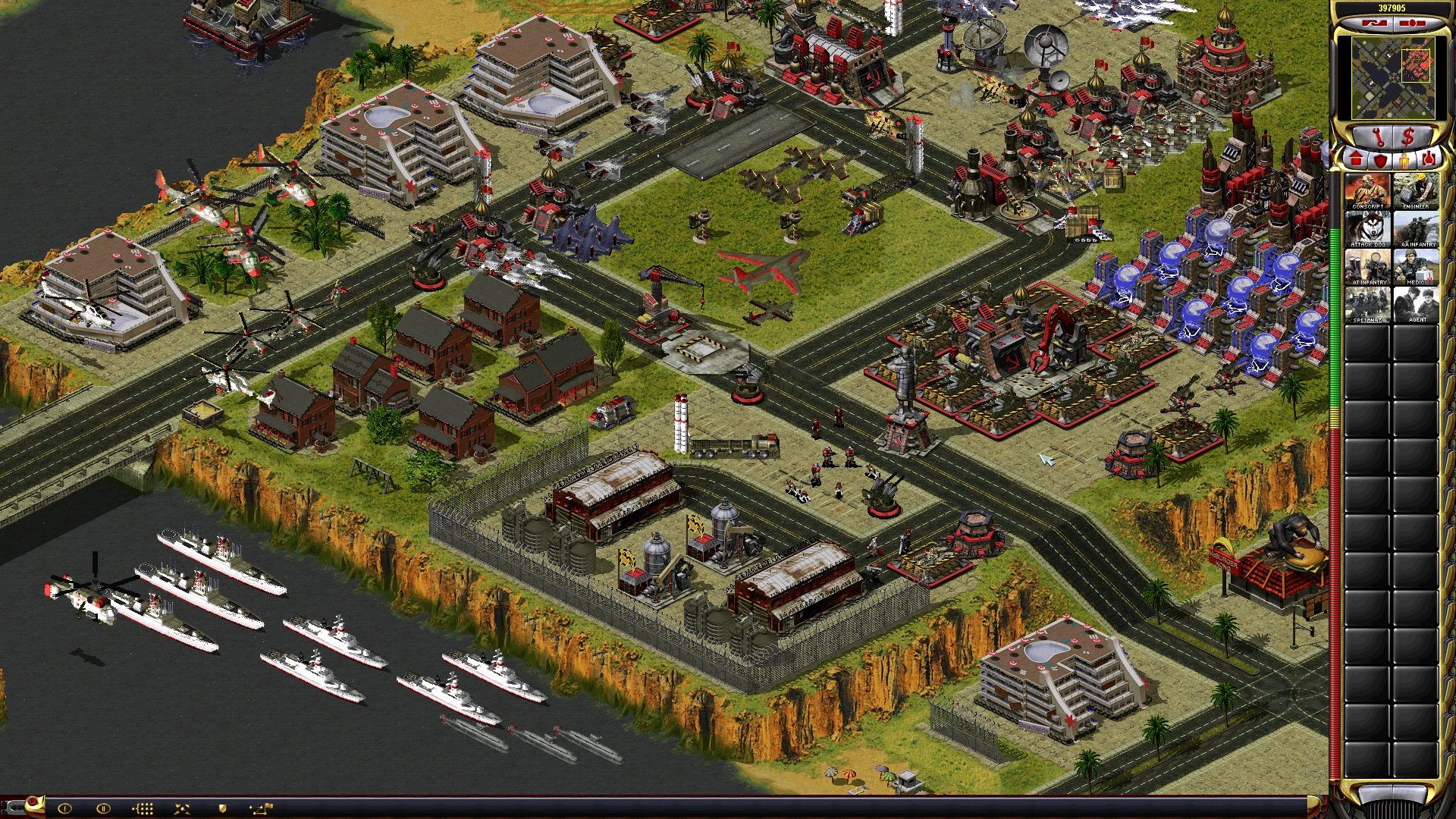Open the structures build tab house icon
Viewport: 1456px width, 819px height.
tap(1356, 159)
